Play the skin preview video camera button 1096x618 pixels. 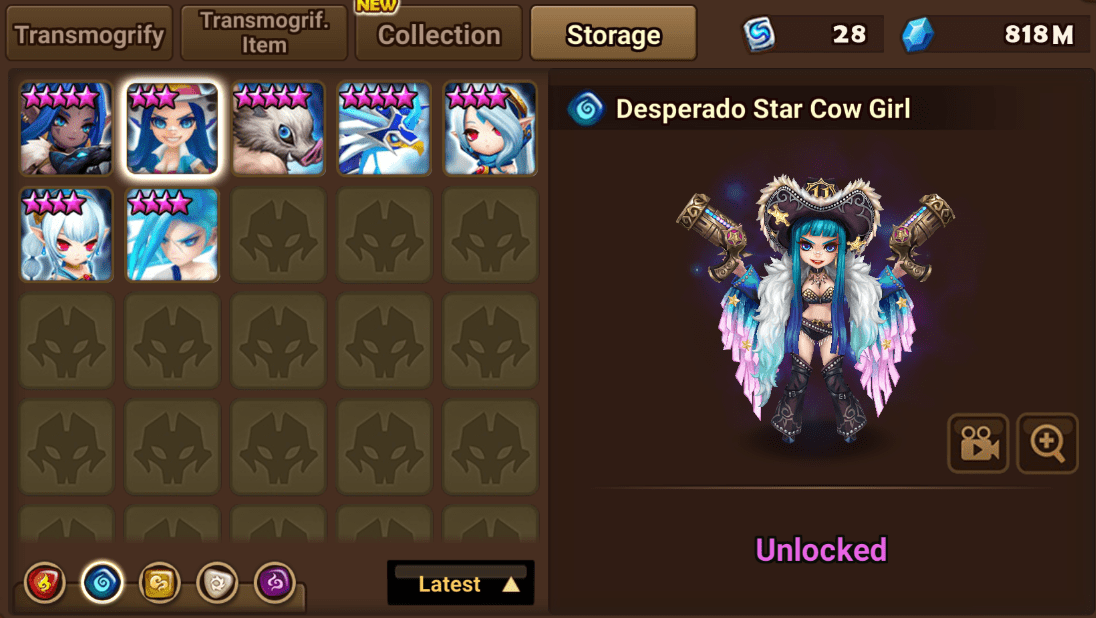point(978,442)
